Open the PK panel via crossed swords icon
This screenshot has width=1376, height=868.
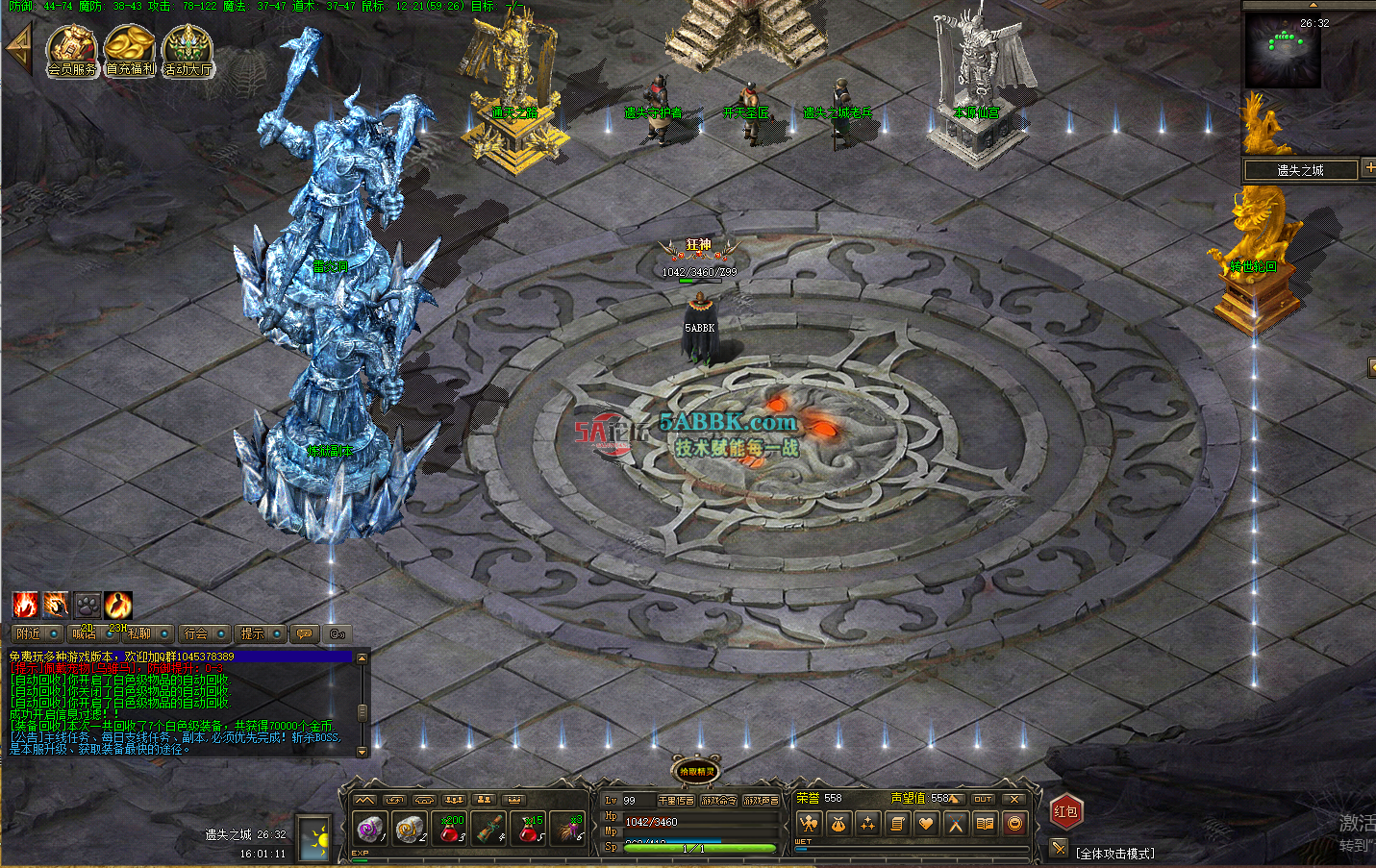pyautogui.click(x=955, y=823)
